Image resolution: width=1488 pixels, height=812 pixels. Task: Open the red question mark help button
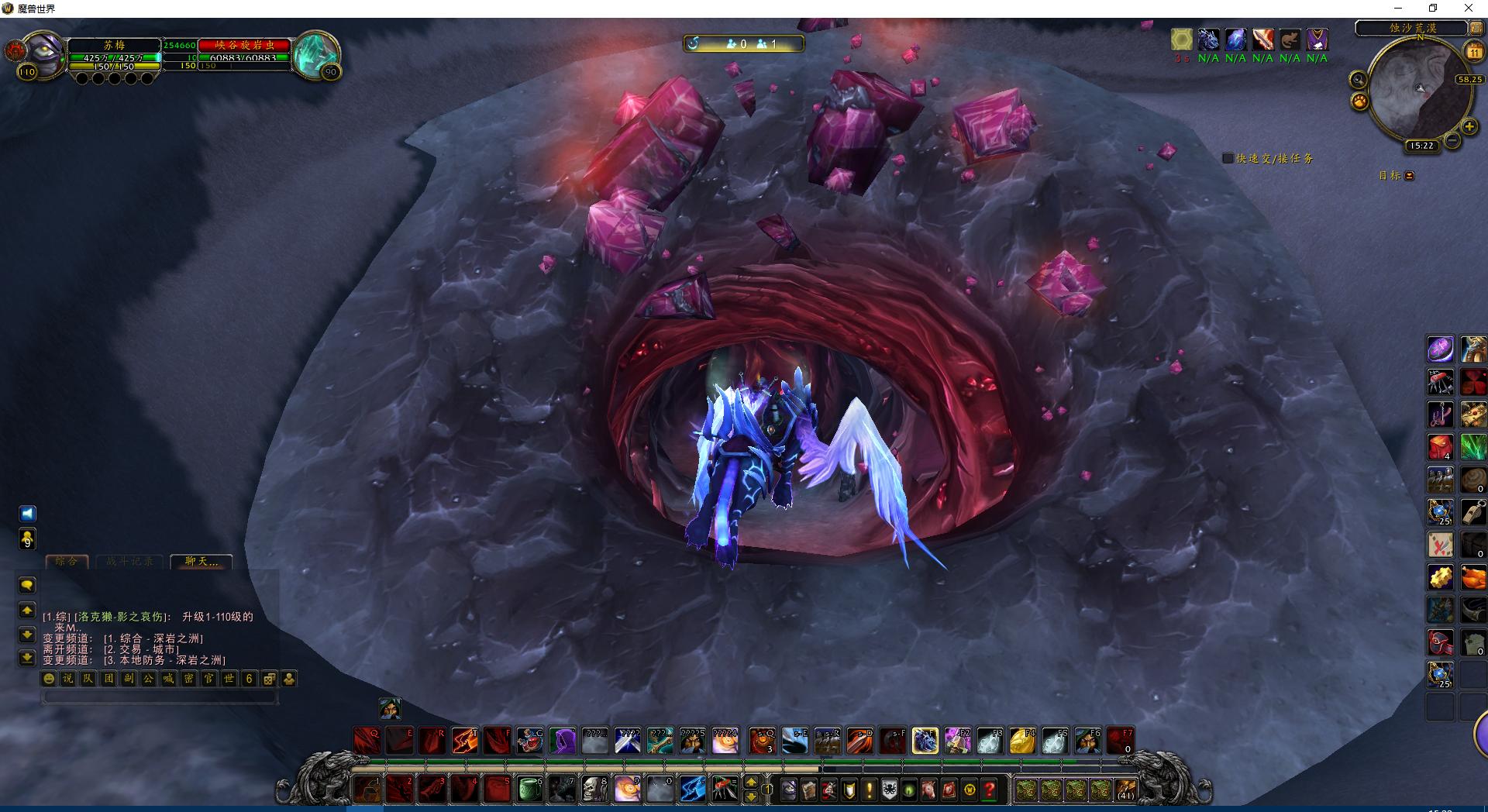[990, 790]
